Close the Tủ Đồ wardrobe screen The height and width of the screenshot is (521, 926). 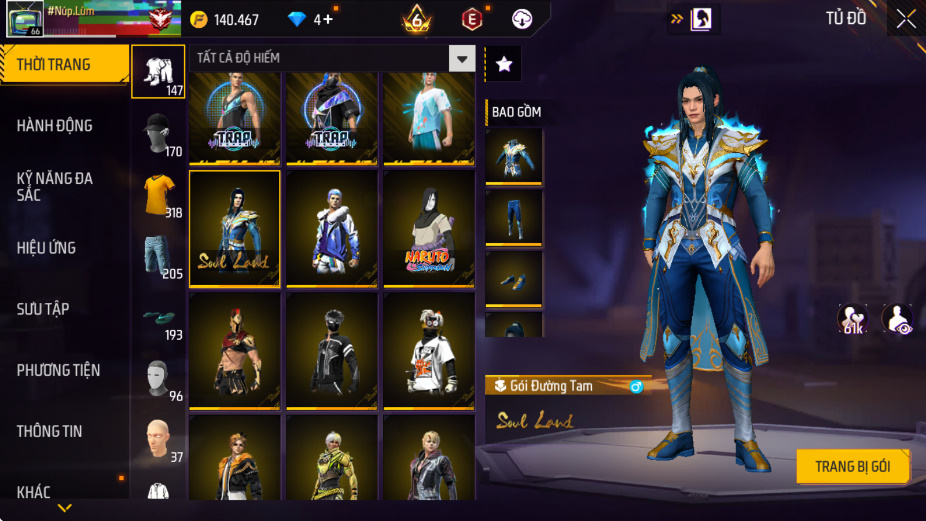point(905,18)
